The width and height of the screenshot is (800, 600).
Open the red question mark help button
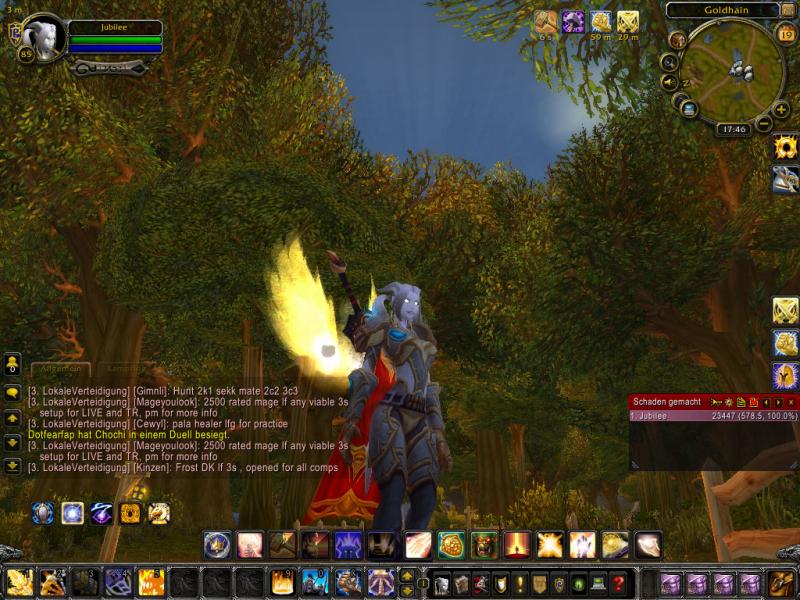click(x=619, y=583)
